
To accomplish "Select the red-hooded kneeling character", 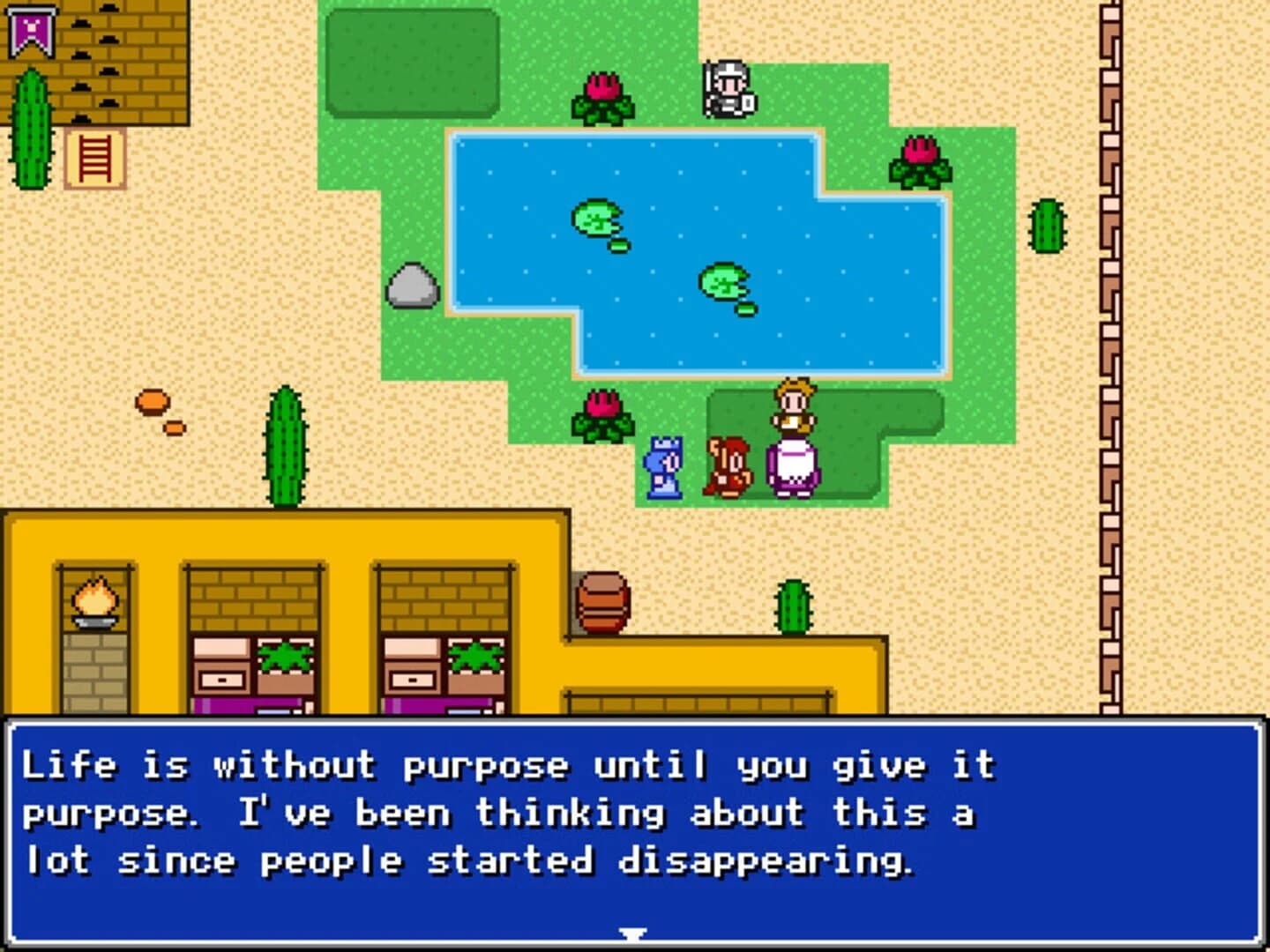I will [x=727, y=465].
